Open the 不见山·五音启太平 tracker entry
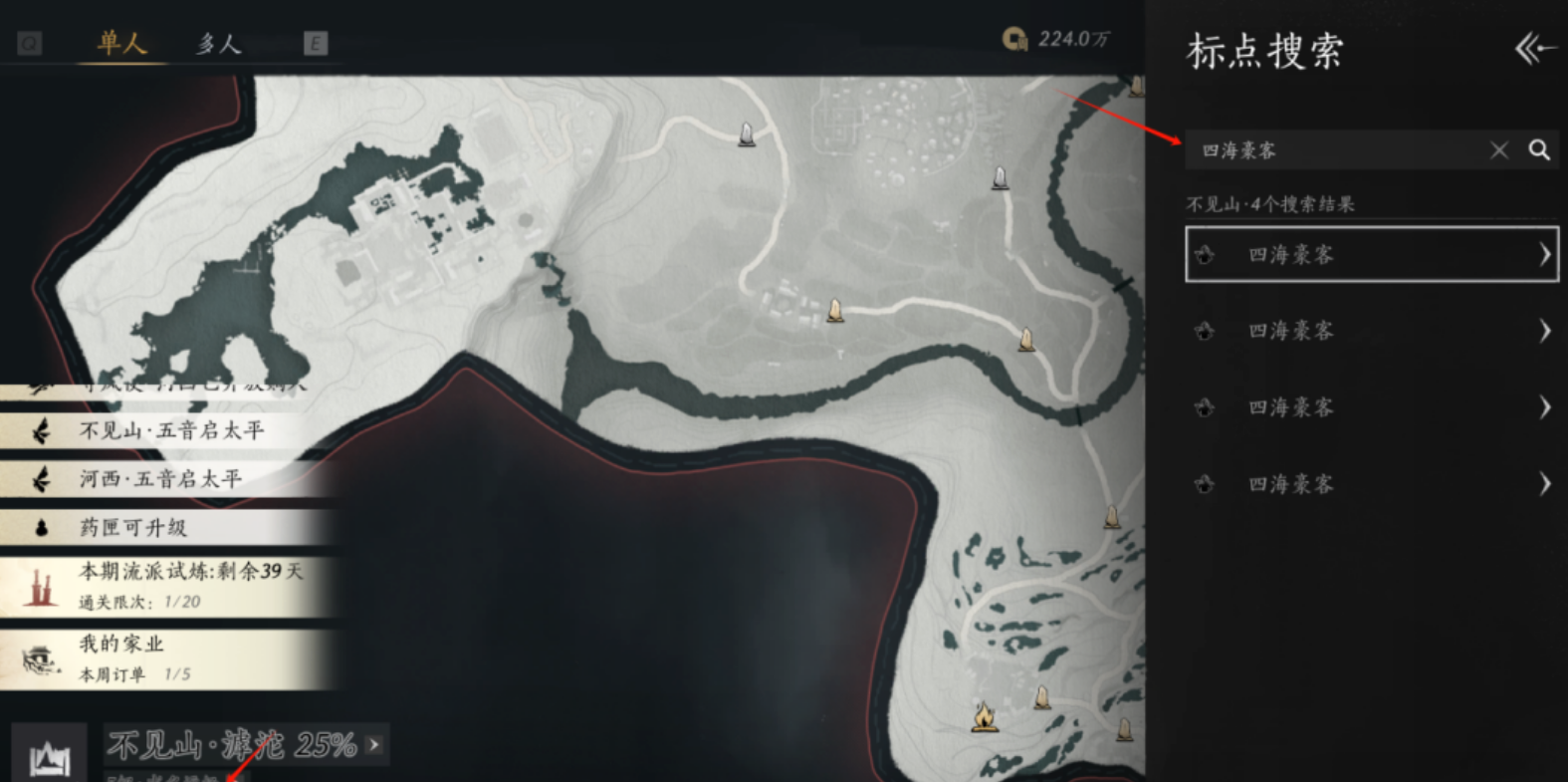1568x782 pixels. point(169,430)
